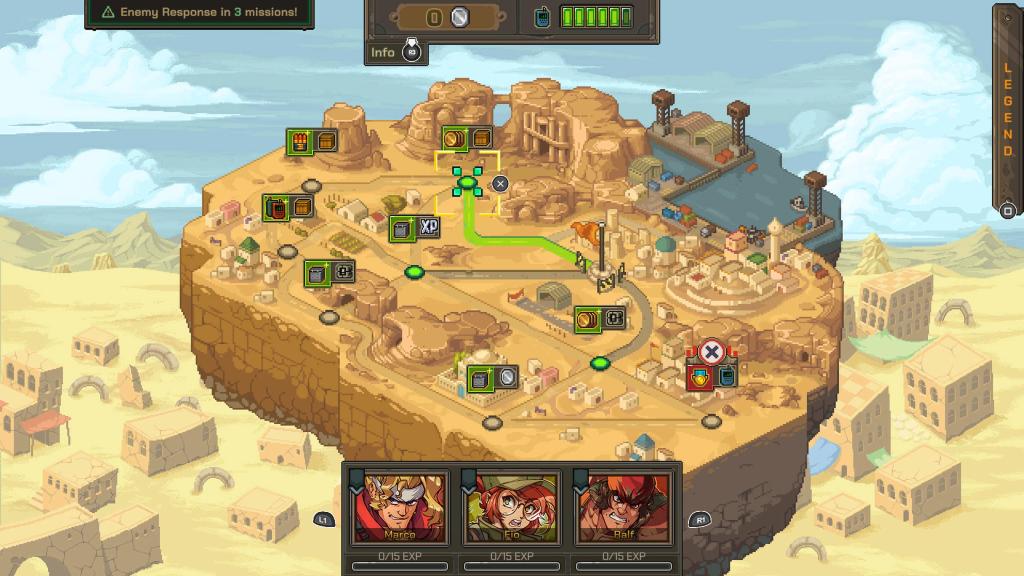Select Marco's character portrait
The width and height of the screenshot is (1024, 576).
pyautogui.click(x=399, y=506)
